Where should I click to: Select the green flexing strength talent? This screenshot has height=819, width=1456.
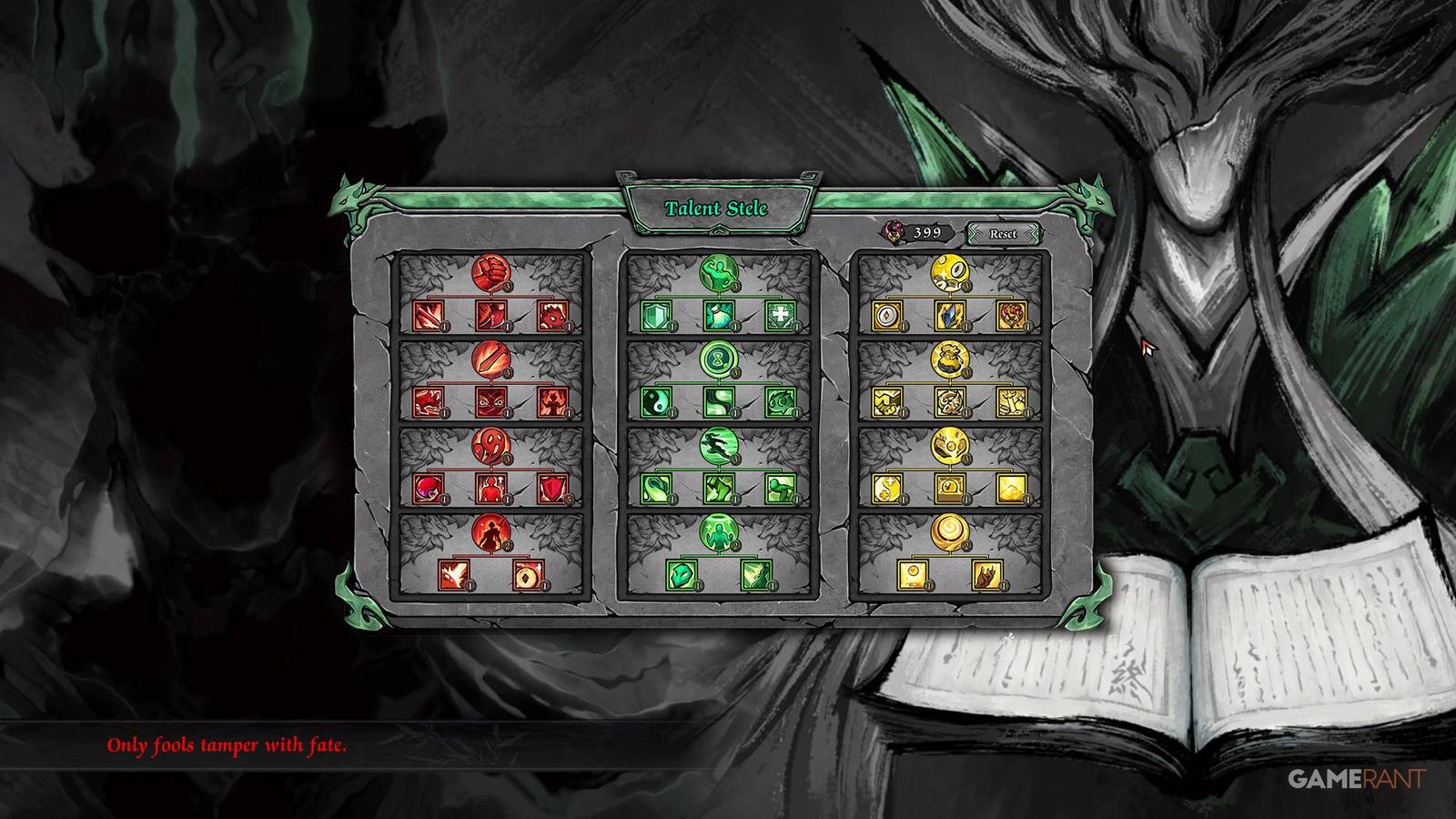[x=718, y=272]
